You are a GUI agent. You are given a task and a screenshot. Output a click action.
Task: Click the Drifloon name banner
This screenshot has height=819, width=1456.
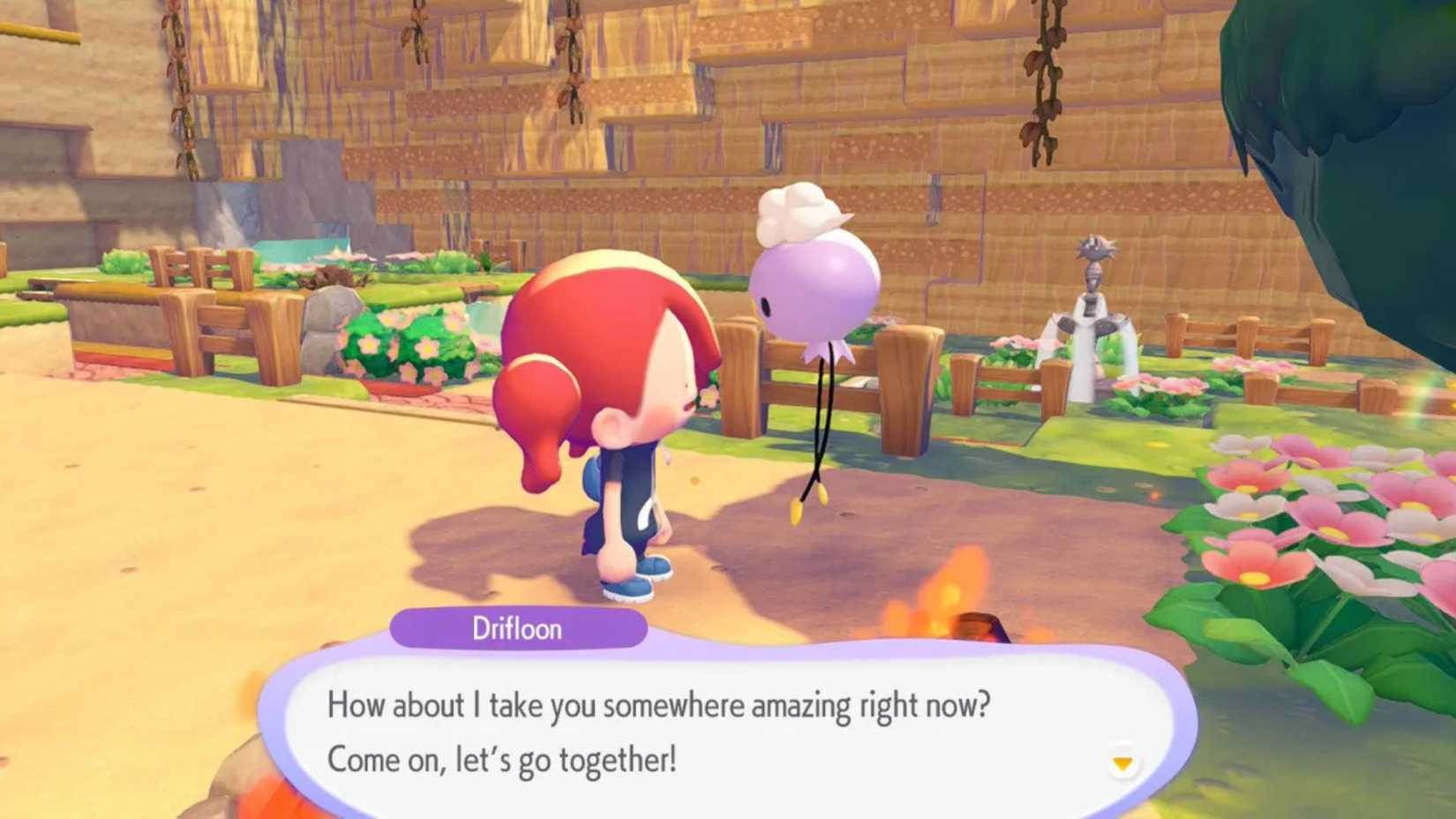[516, 628]
